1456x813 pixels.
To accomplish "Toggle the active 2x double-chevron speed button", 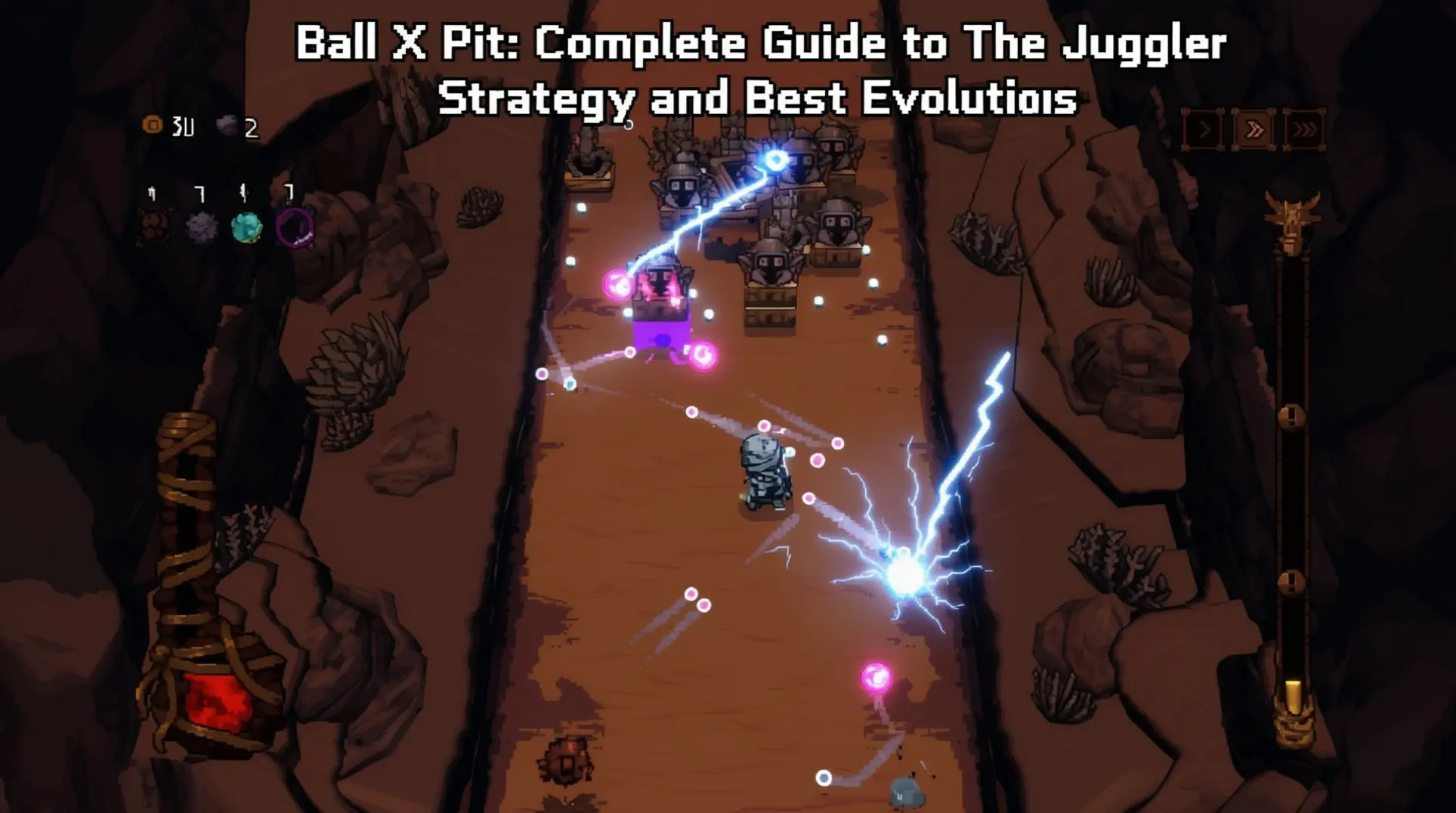I will pyautogui.click(x=1255, y=130).
